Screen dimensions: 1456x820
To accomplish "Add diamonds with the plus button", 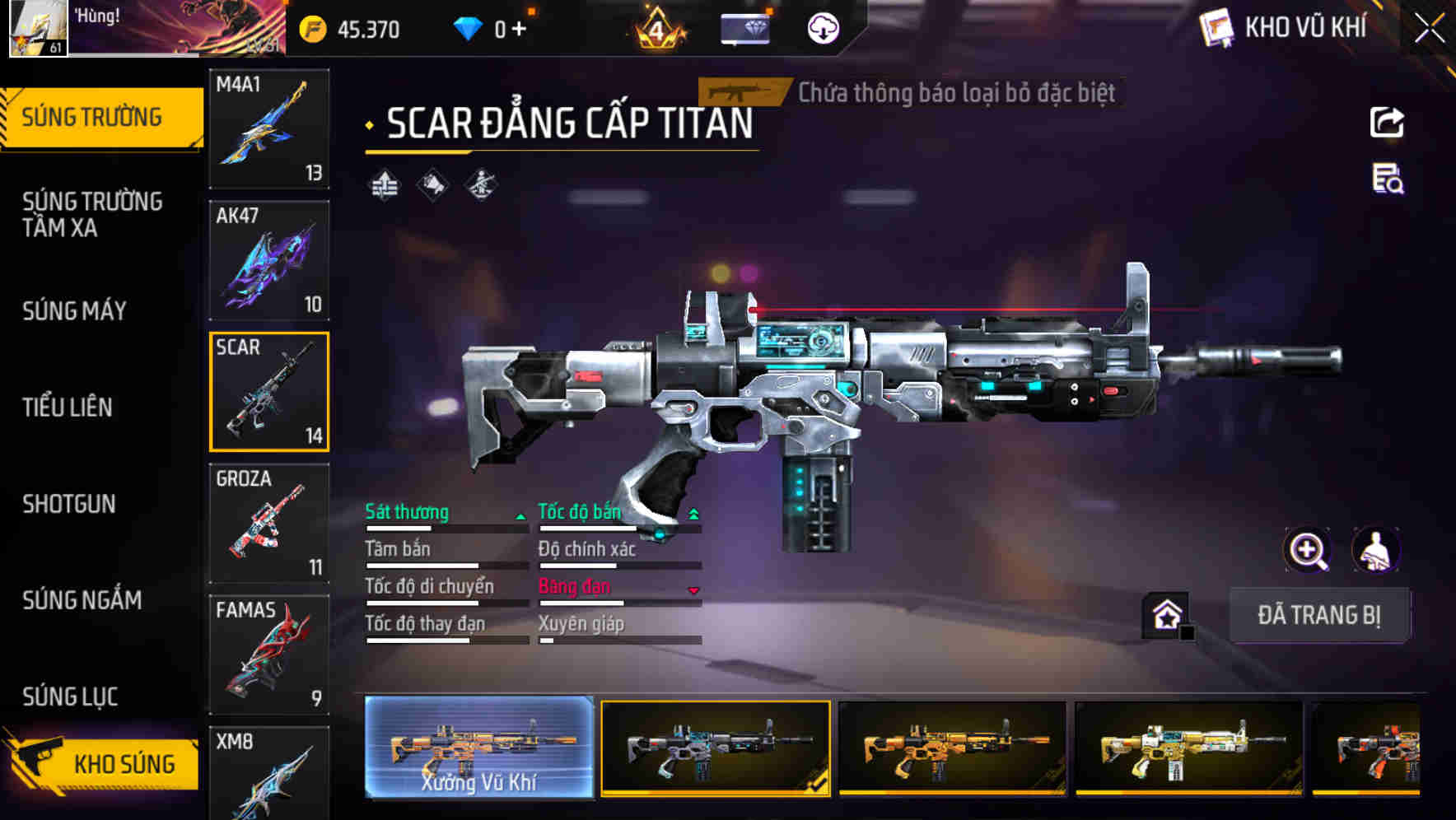I will pyautogui.click(x=519, y=30).
